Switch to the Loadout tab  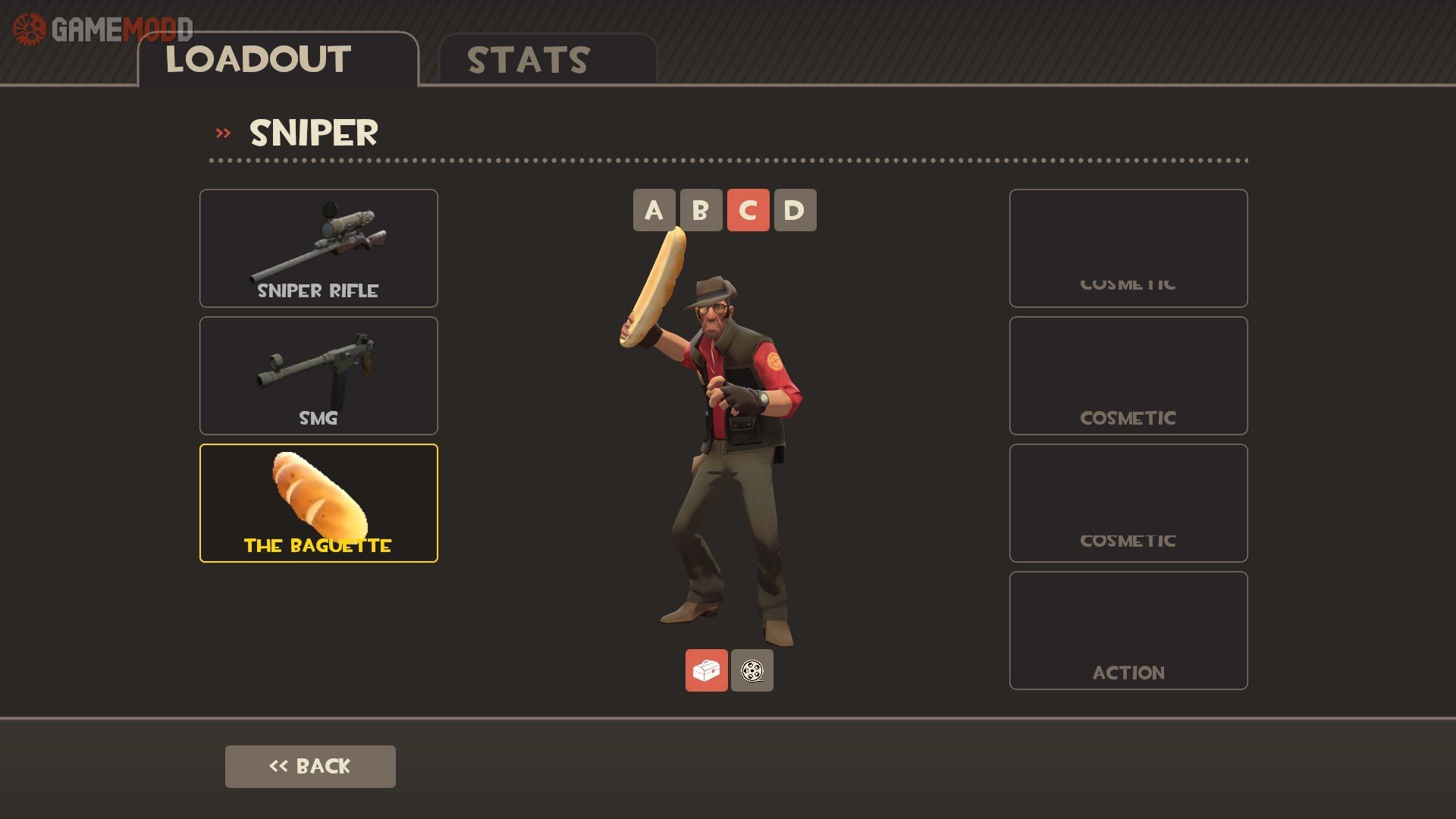tap(278, 60)
